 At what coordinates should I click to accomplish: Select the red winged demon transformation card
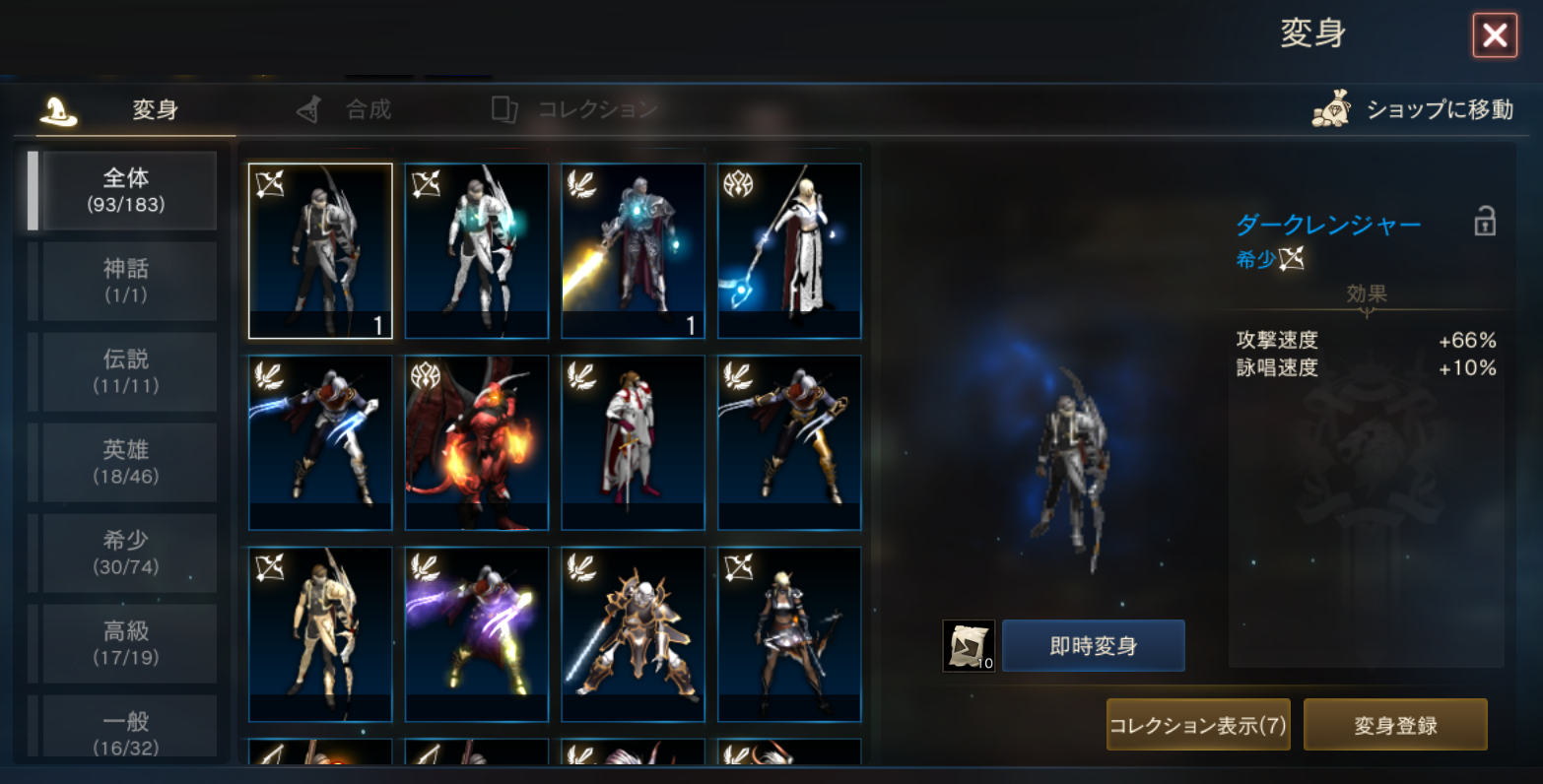click(x=477, y=443)
